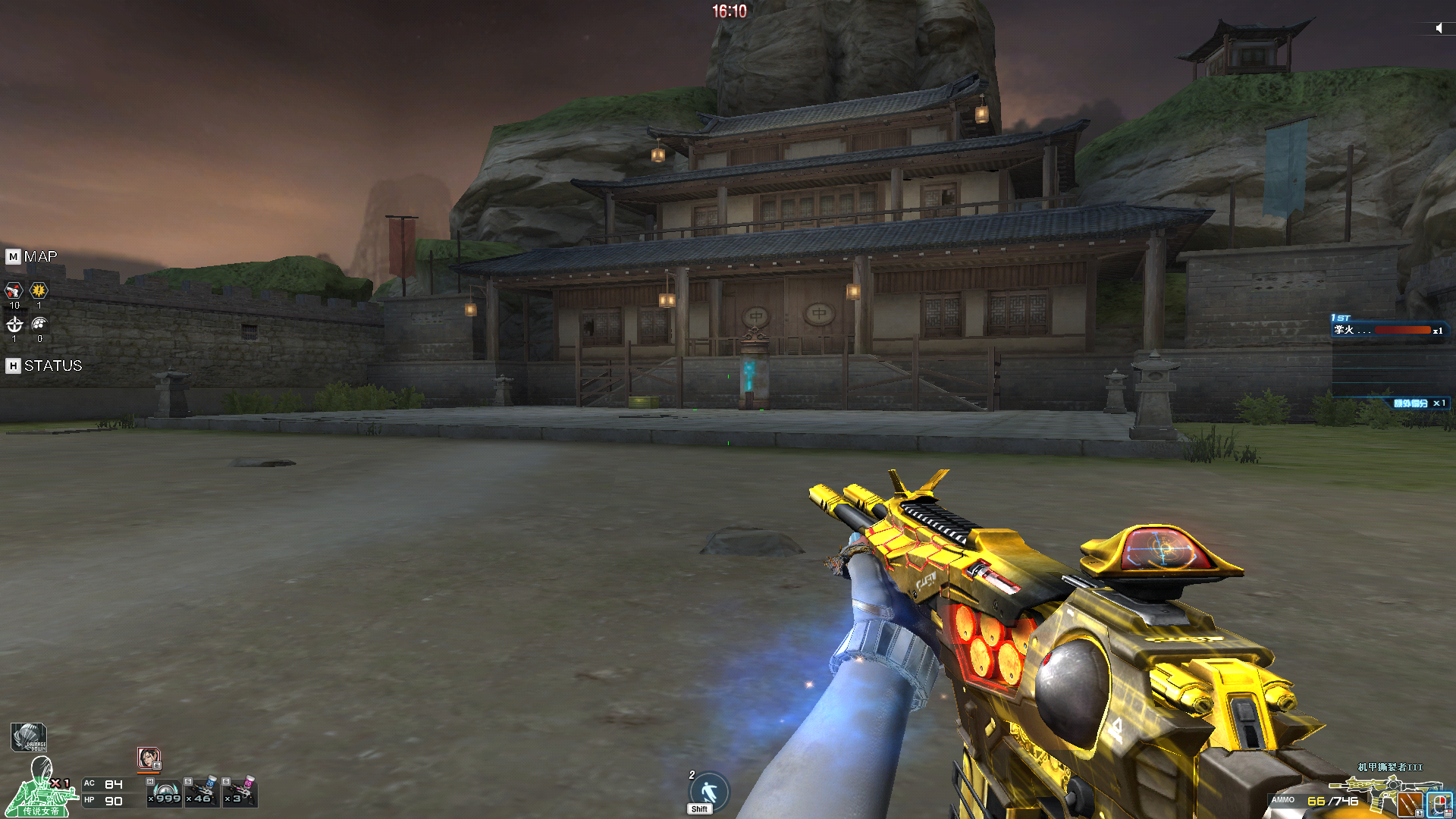Click the 1st place player ranking entry
Screen dimensions: 1456x819
click(1388, 330)
